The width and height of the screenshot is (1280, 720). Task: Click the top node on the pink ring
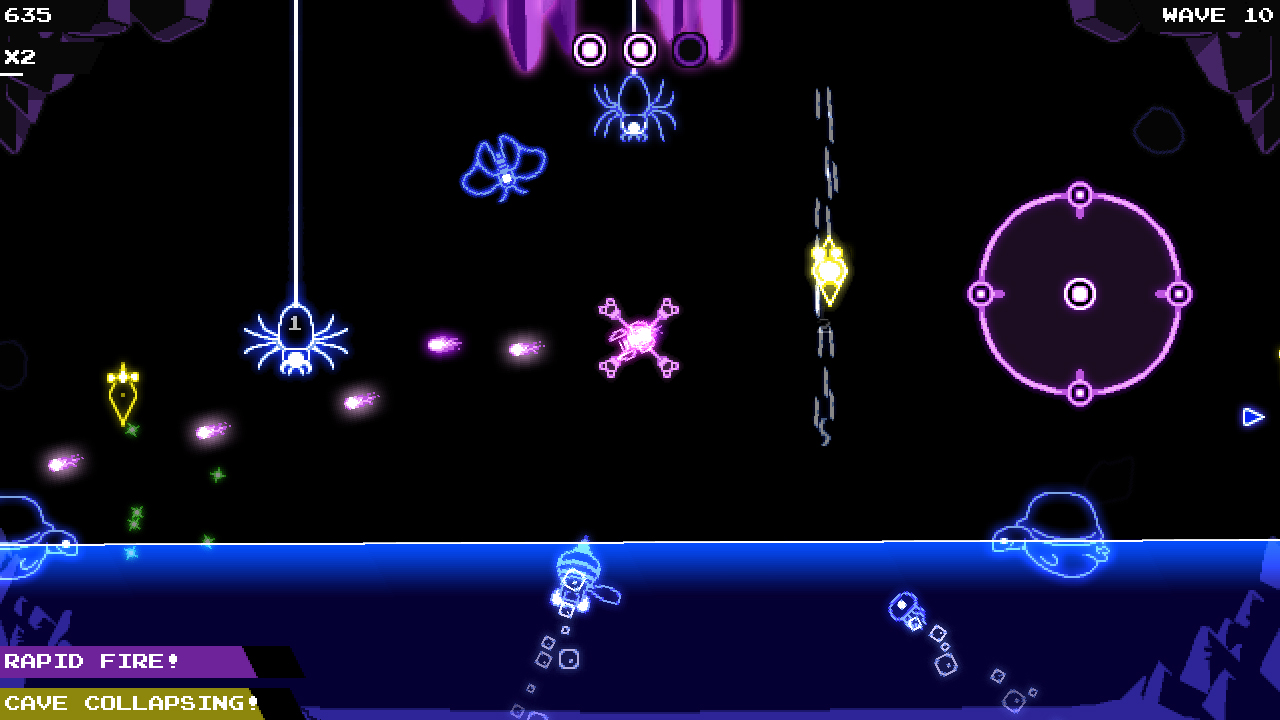pos(1080,196)
